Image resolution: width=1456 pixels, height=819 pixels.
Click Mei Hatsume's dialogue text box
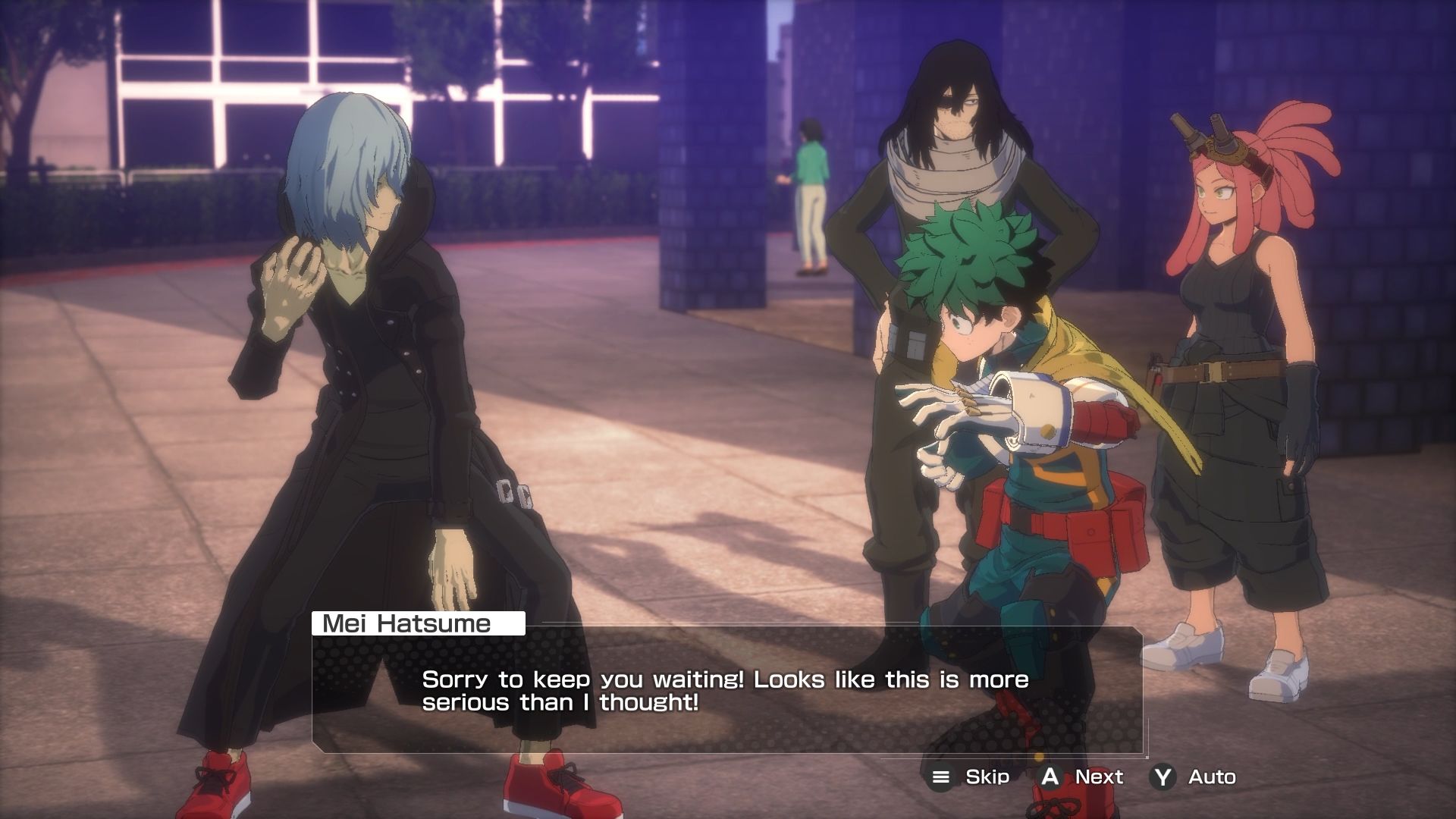coord(726,690)
